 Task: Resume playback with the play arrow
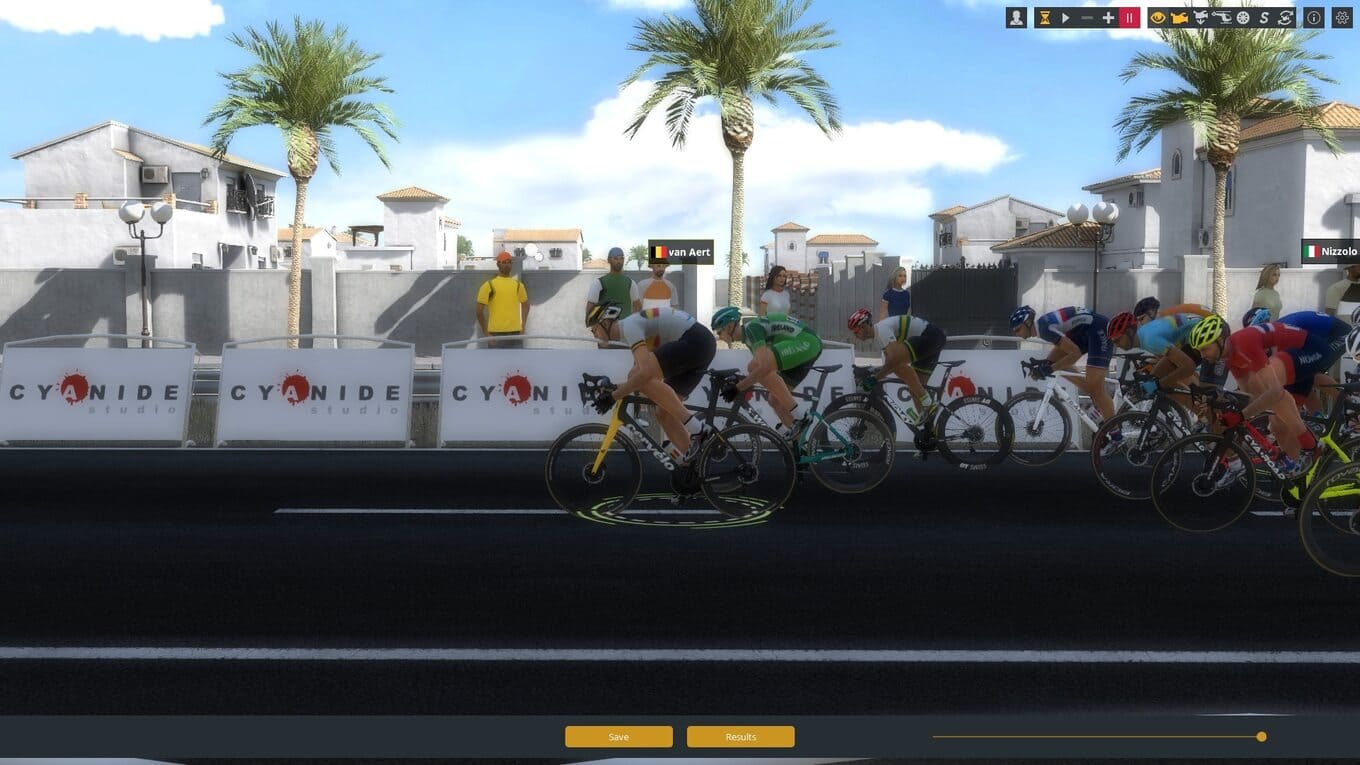(x=1066, y=17)
